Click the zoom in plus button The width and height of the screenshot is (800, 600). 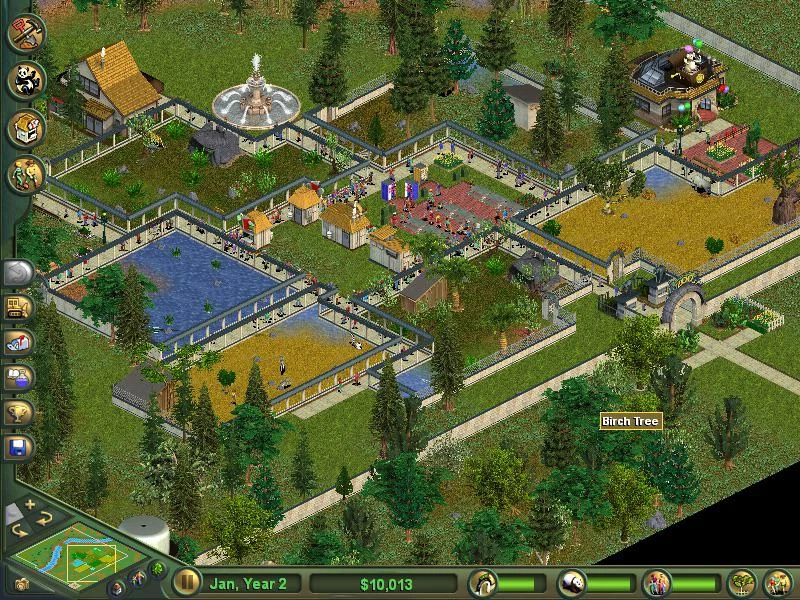31,506
